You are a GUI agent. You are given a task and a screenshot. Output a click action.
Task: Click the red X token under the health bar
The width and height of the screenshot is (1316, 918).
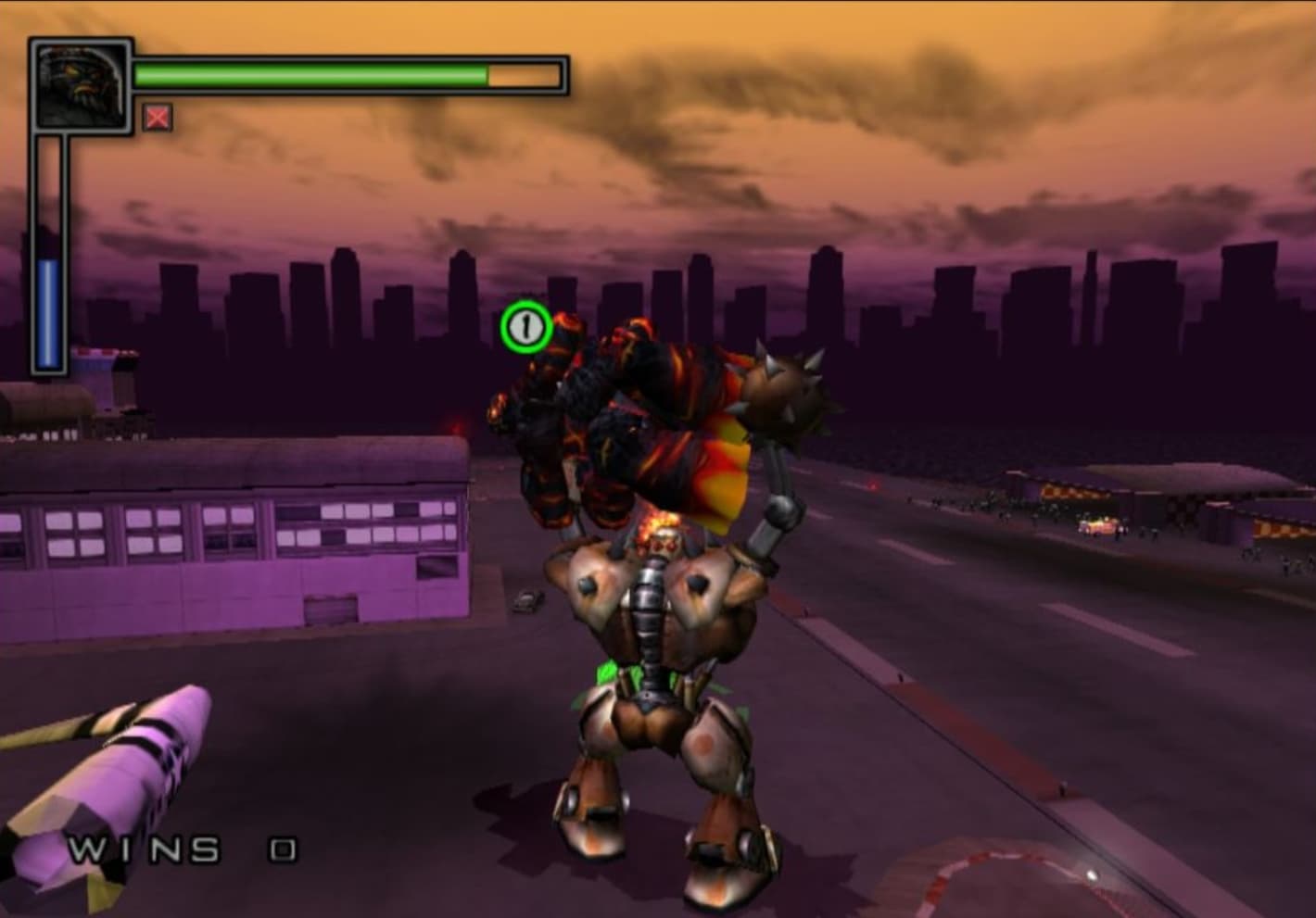pos(158,118)
